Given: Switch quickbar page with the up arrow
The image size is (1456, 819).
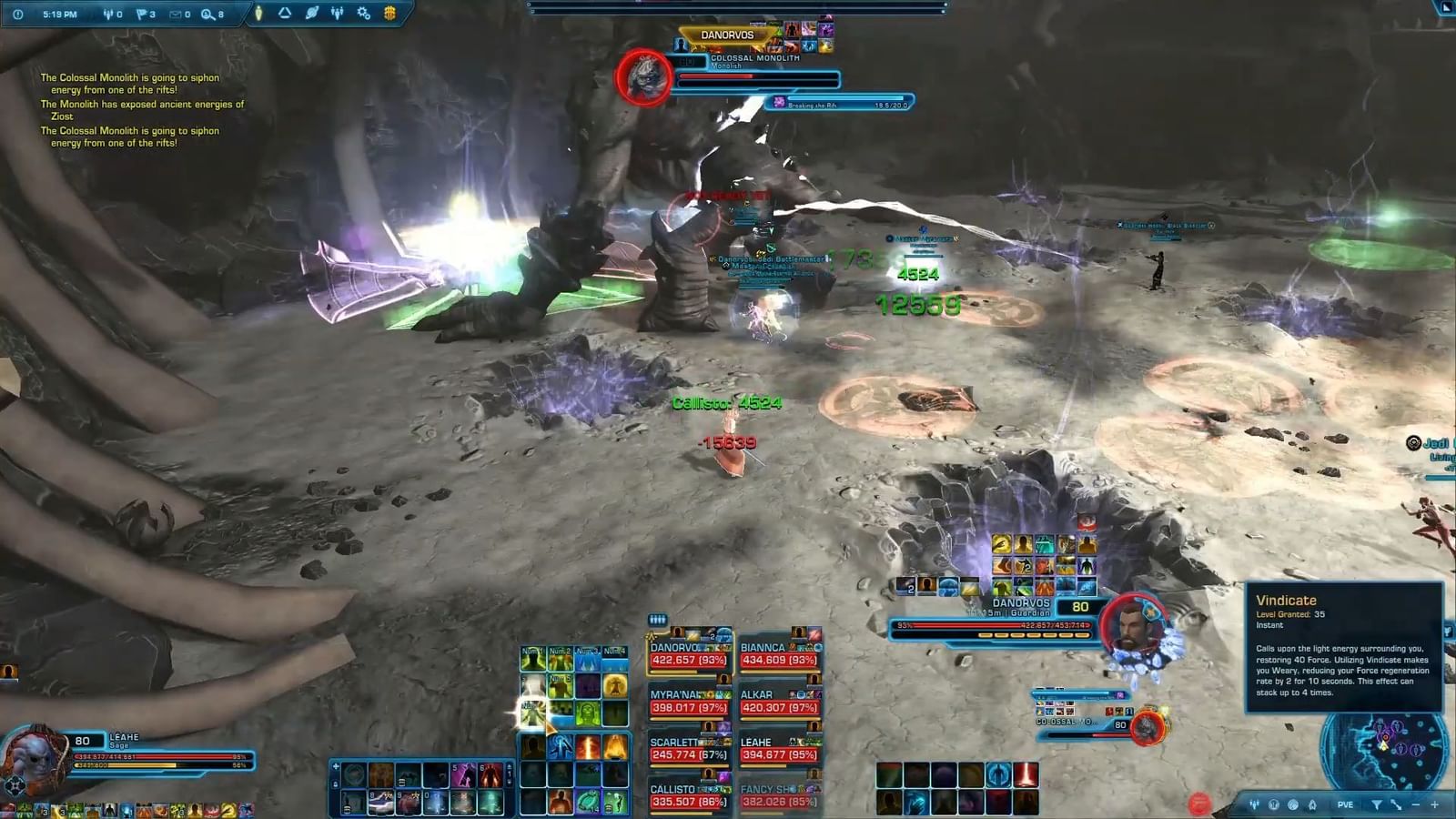Looking at the screenshot, I should click(x=510, y=767).
